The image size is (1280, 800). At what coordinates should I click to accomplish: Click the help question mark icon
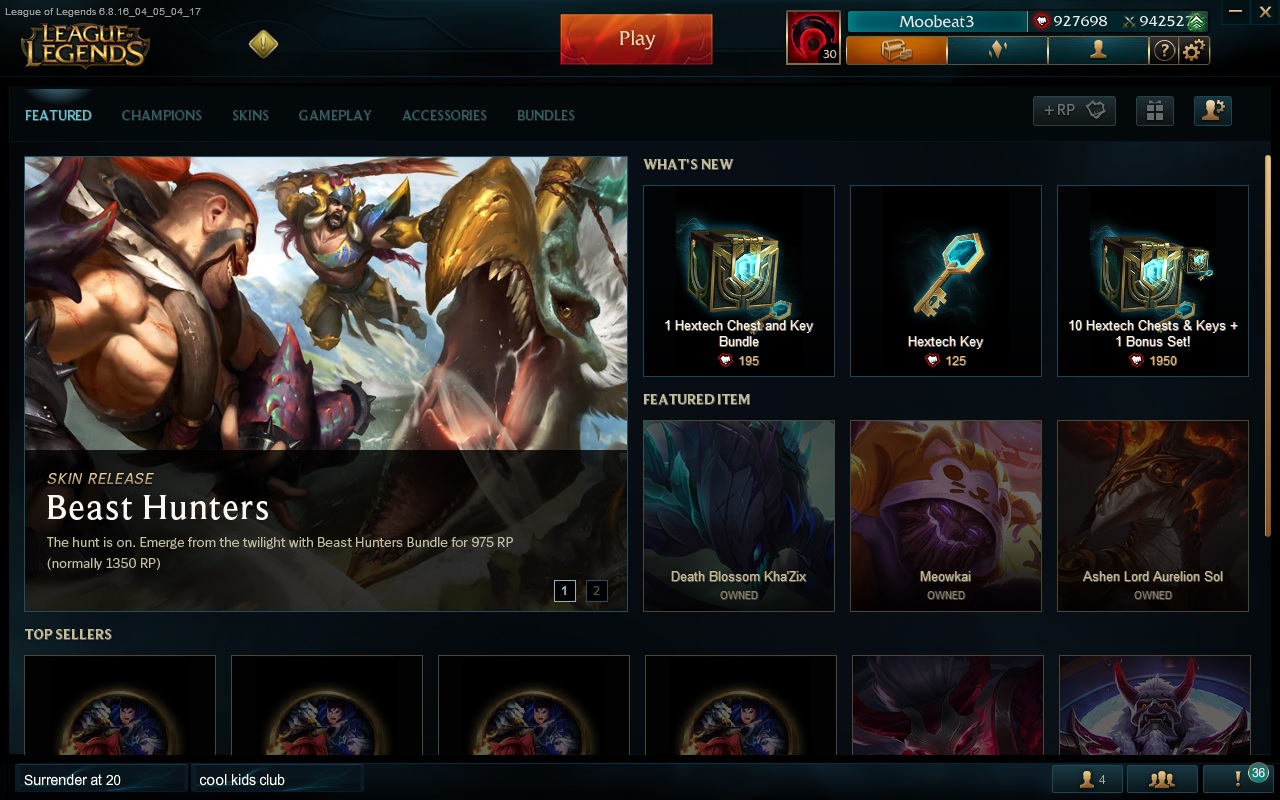pyautogui.click(x=1164, y=50)
